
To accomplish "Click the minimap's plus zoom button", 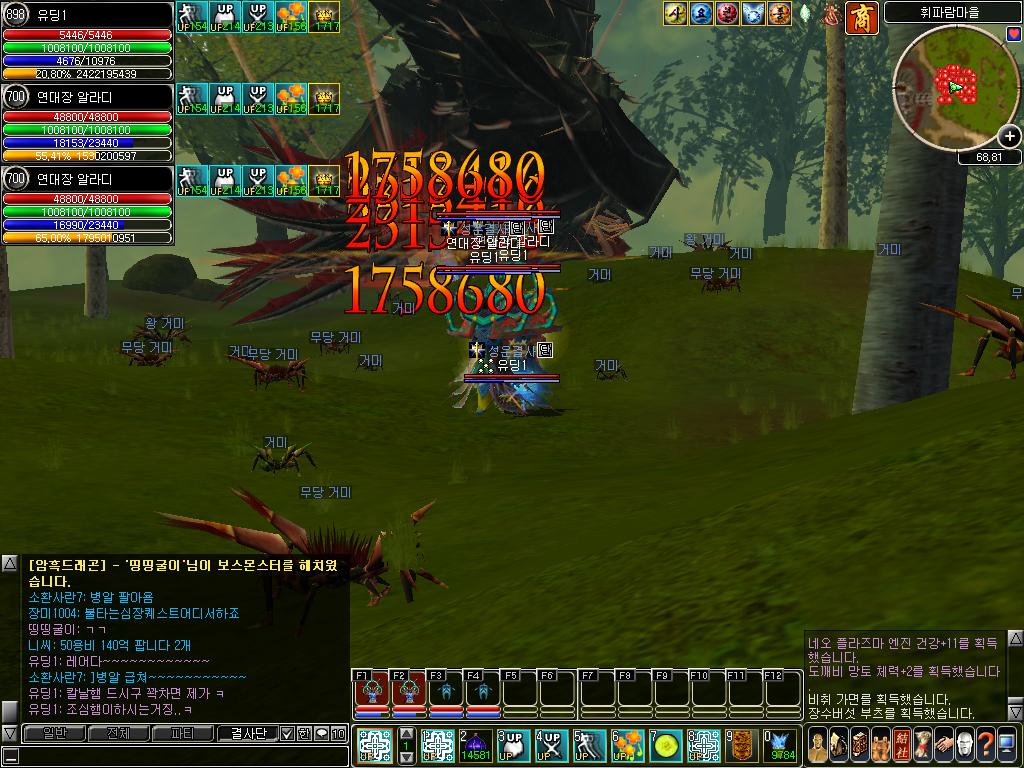I will (1010, 136).
